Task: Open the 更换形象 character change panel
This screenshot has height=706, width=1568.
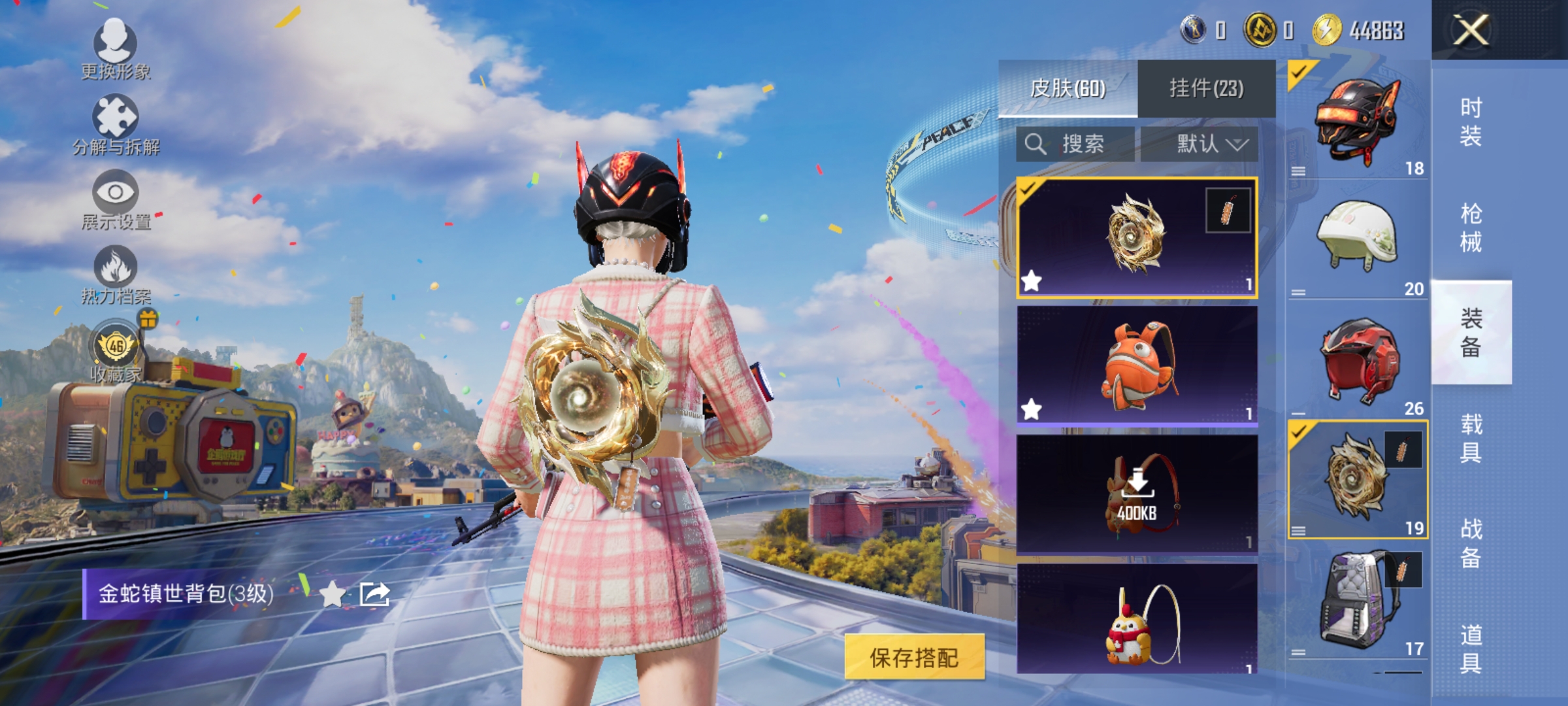Action: click(114, 46)
